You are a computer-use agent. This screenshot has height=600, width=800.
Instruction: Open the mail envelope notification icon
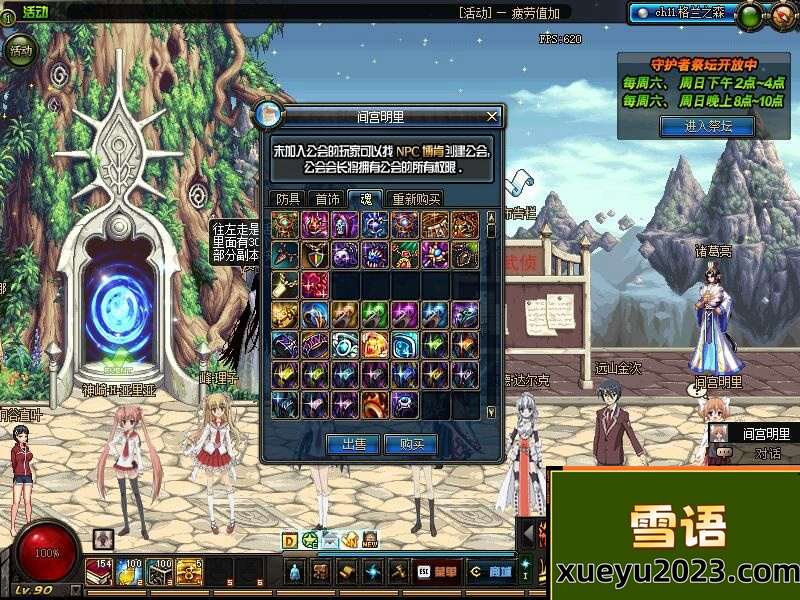(330, 541)
